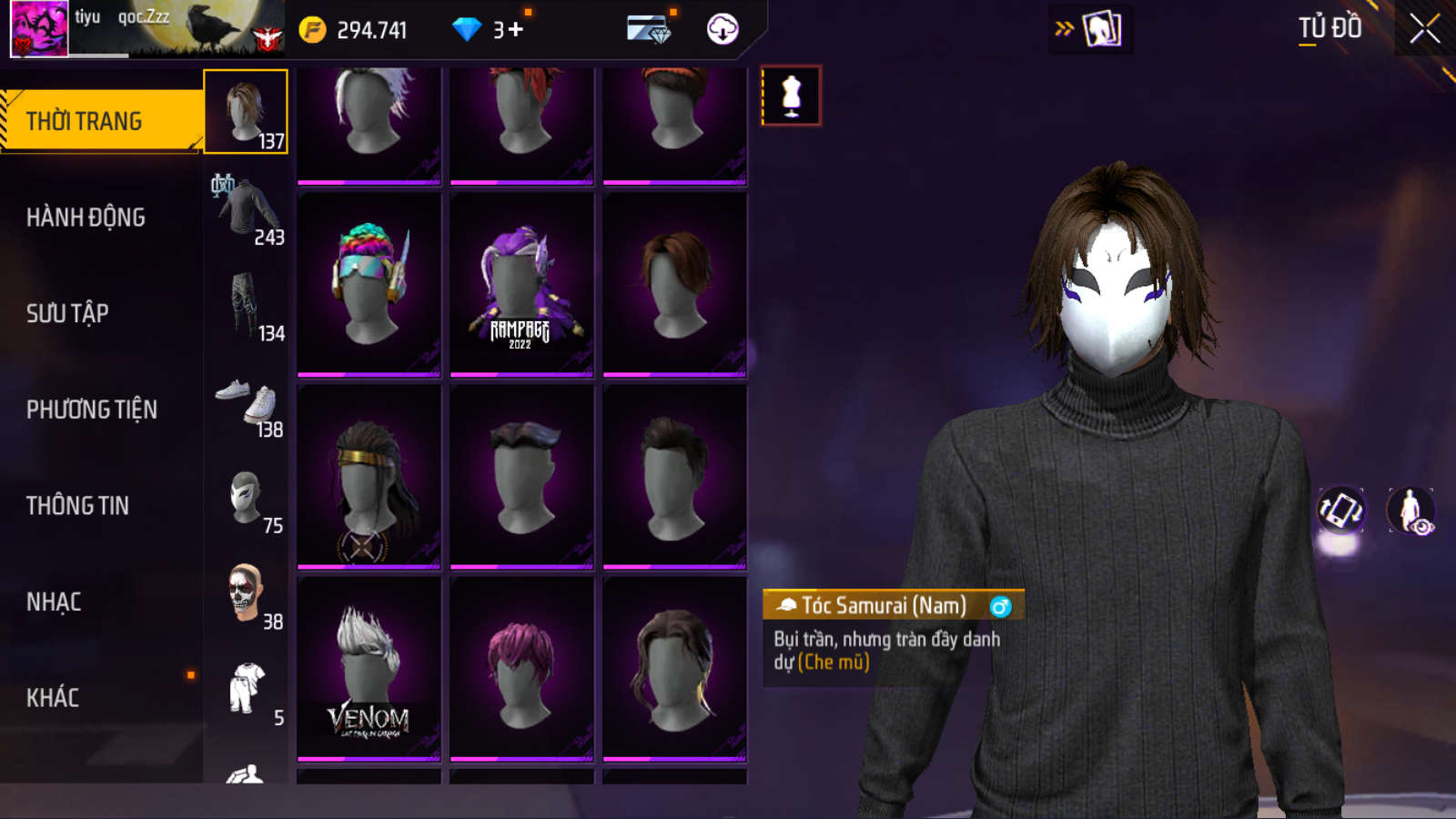1456x819 pixels.
Task: Open the Phương Tiện section
Action: (x=91, y=410)
